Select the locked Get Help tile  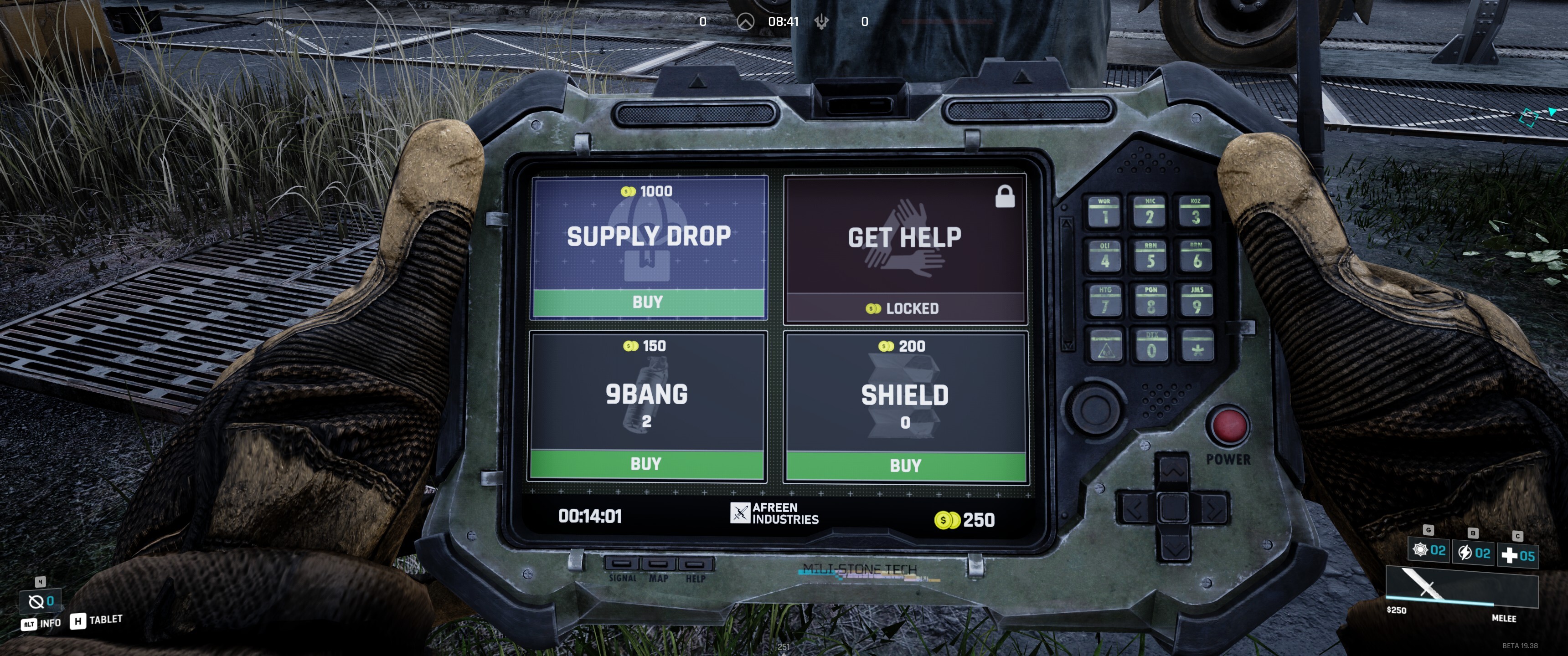905,248
